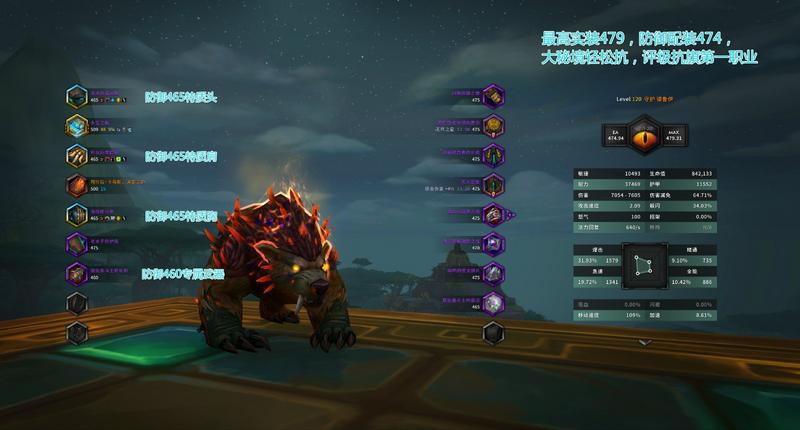Select the orange round belt slot
Screen dimensions: 800x430
pos(492,126)
